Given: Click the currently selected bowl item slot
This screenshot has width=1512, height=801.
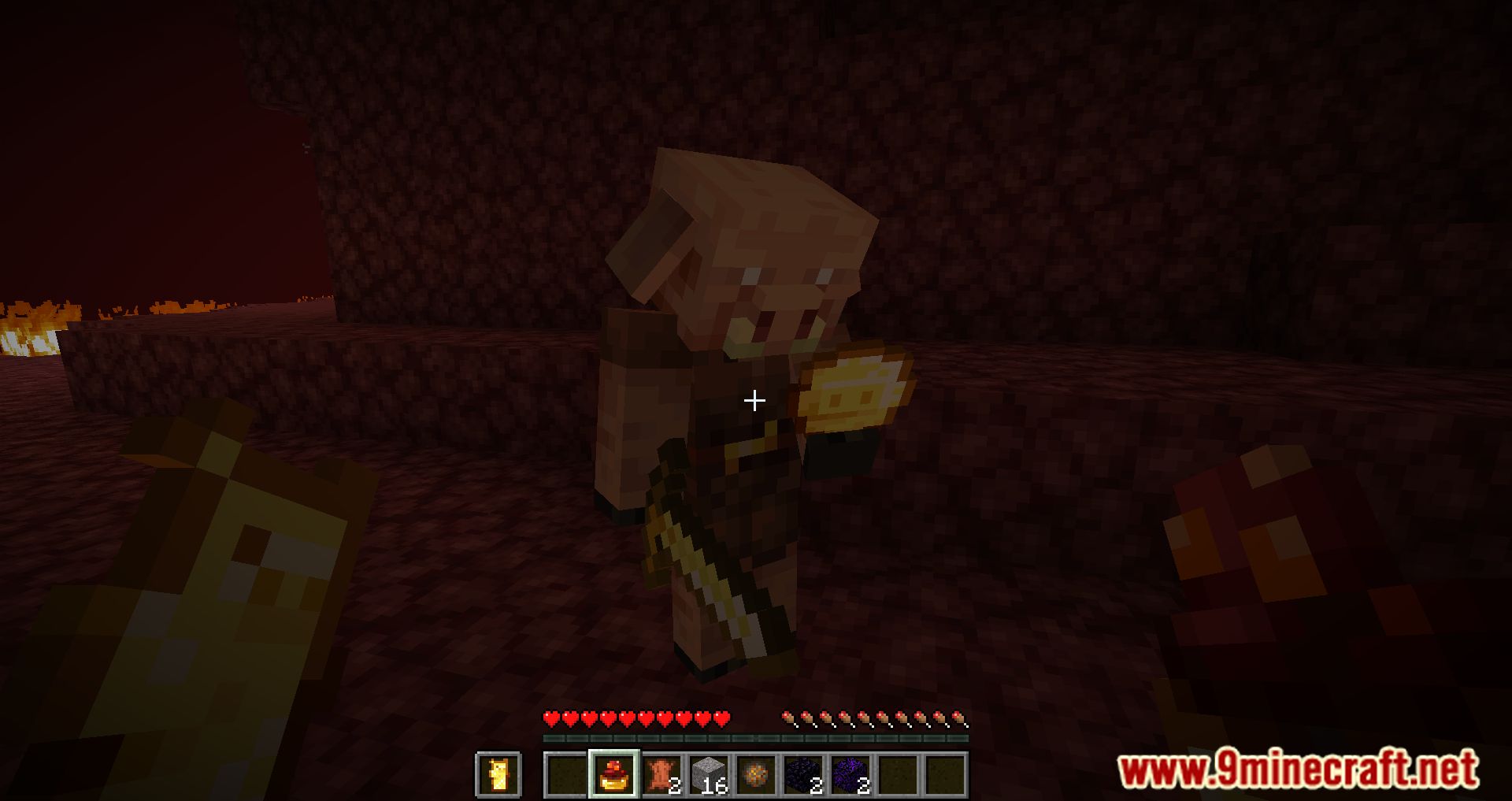Looking at the screenshot, I should 614,775.
